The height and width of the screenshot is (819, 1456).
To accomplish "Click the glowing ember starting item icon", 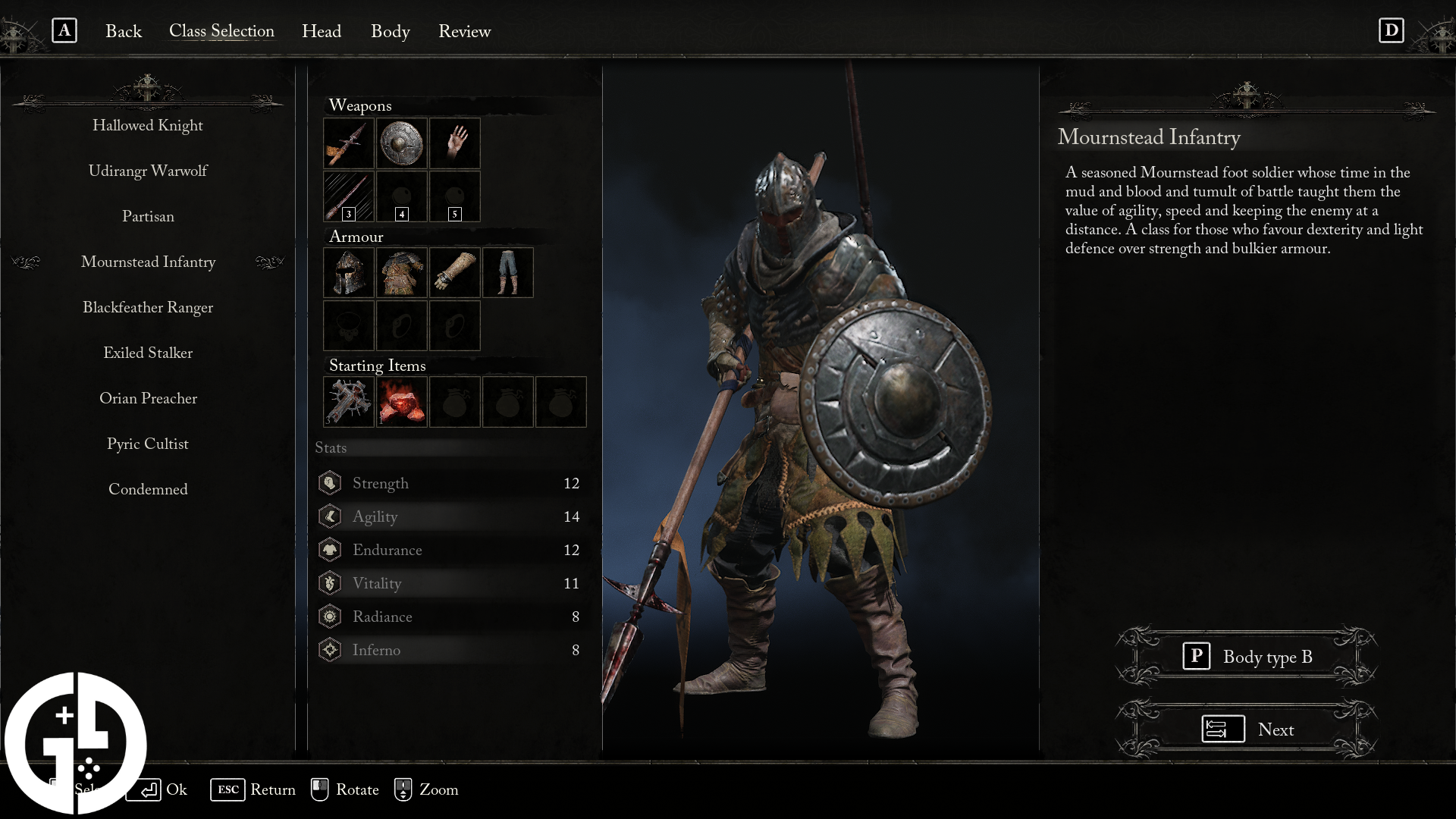I will [401, 402].
